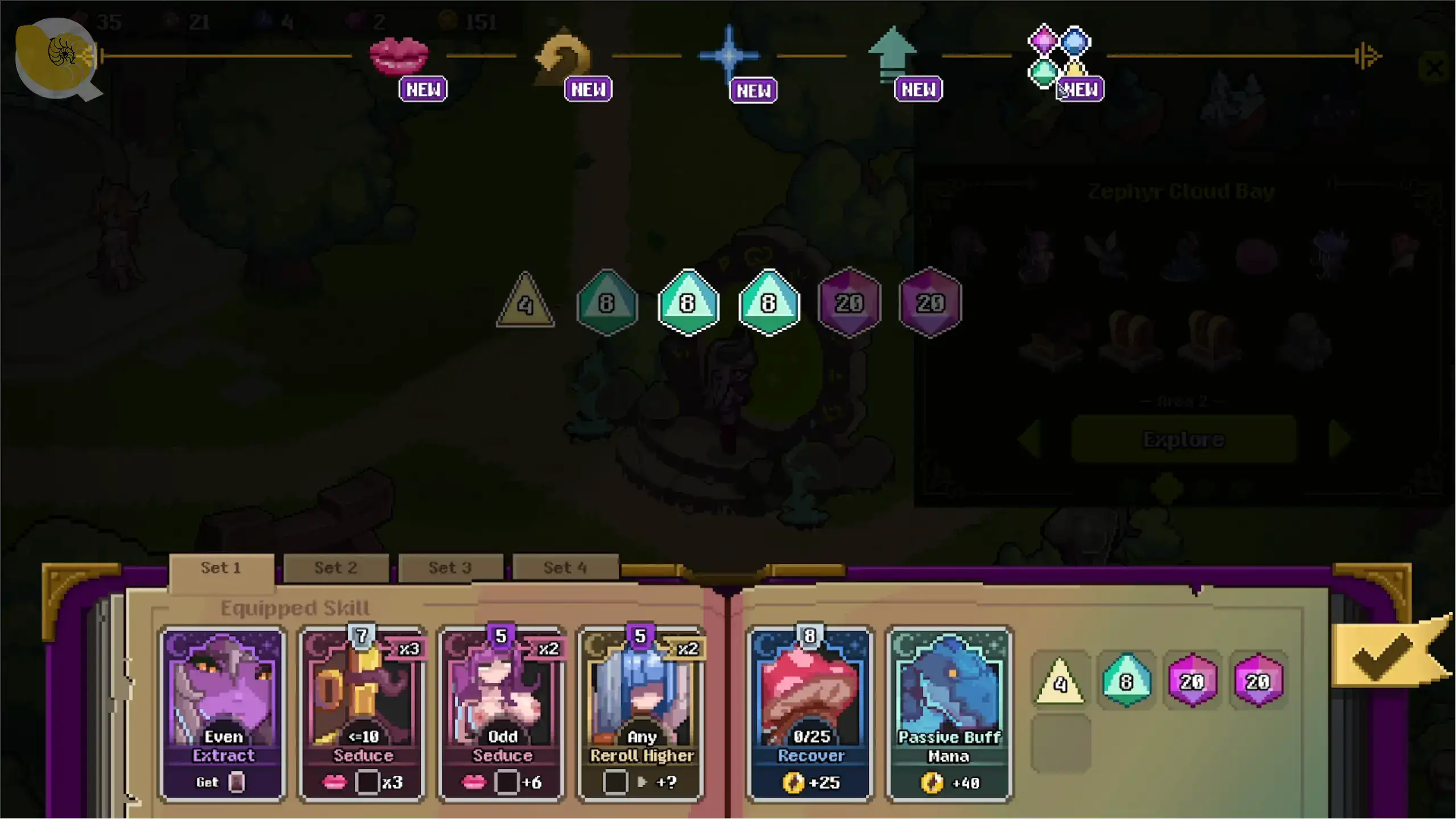
Task: Select the Even Extract skill card
Action: click(x=223, y=714)
